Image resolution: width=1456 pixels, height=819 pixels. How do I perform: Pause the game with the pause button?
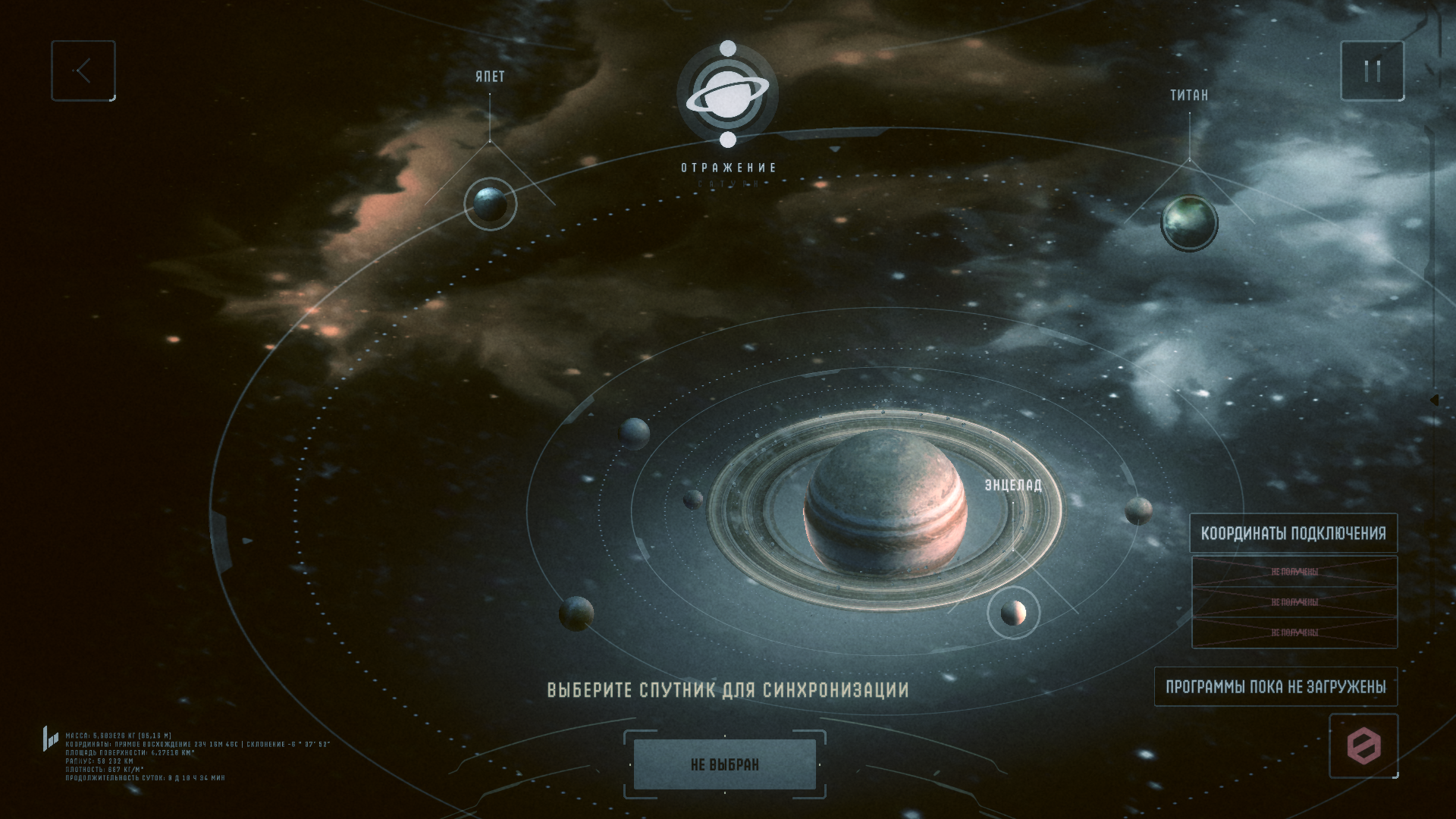1372,71
